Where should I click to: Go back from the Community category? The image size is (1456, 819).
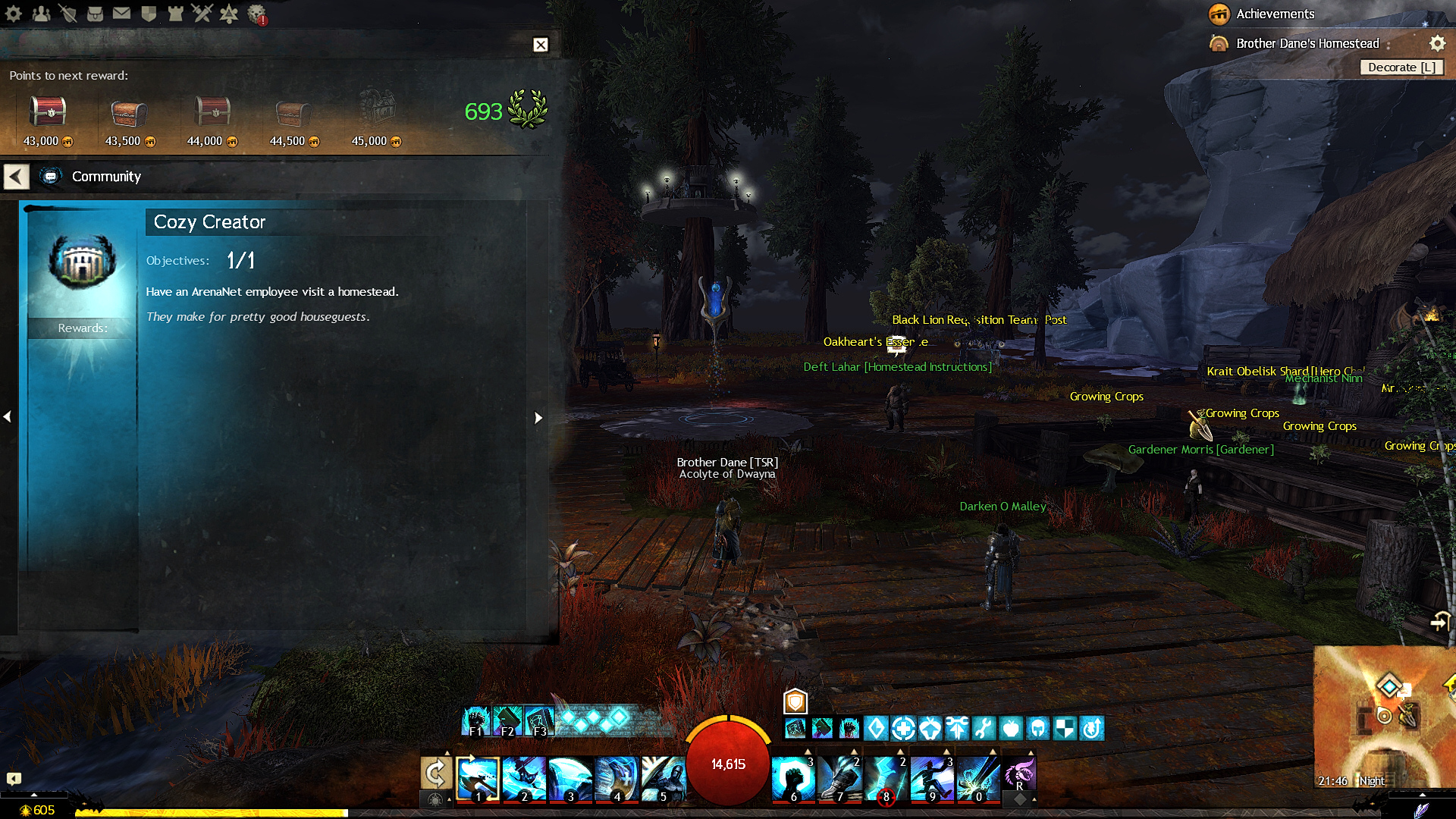pos(16,177)
